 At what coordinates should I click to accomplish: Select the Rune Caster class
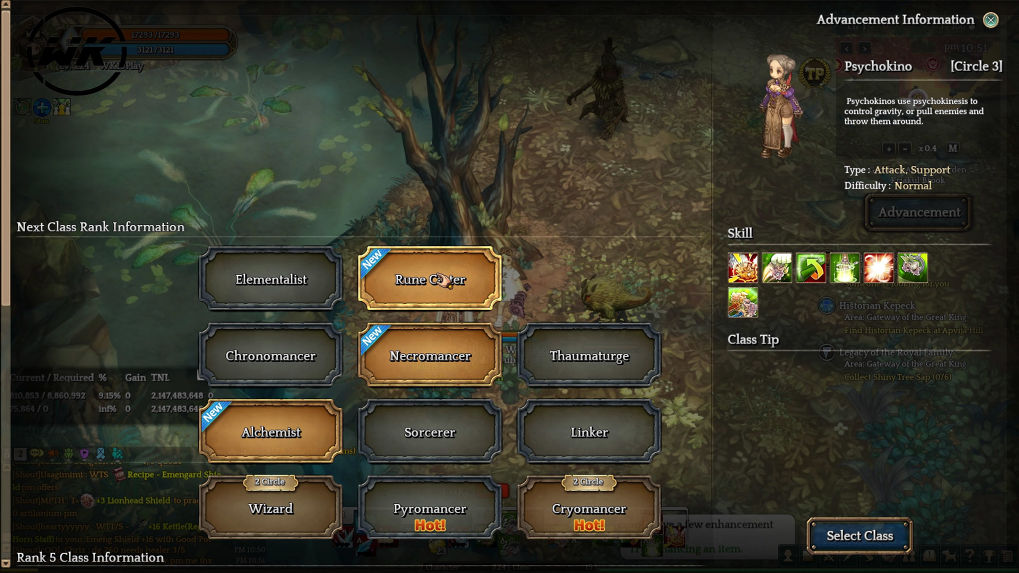click(430, 280)
